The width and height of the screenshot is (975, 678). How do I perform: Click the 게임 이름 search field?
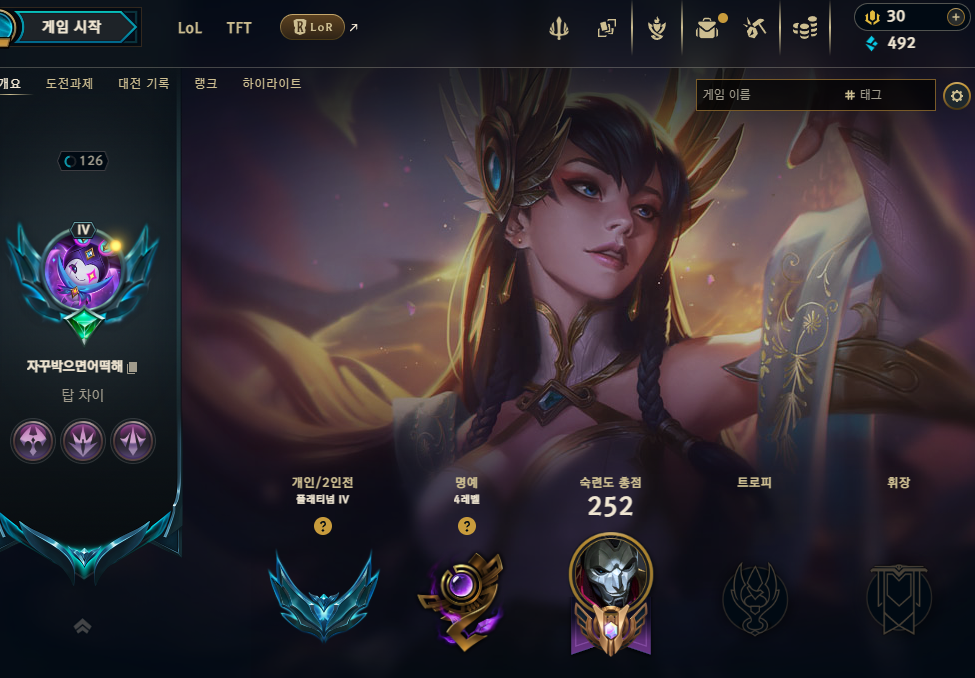pyautogui.click(x=765, y=95)
